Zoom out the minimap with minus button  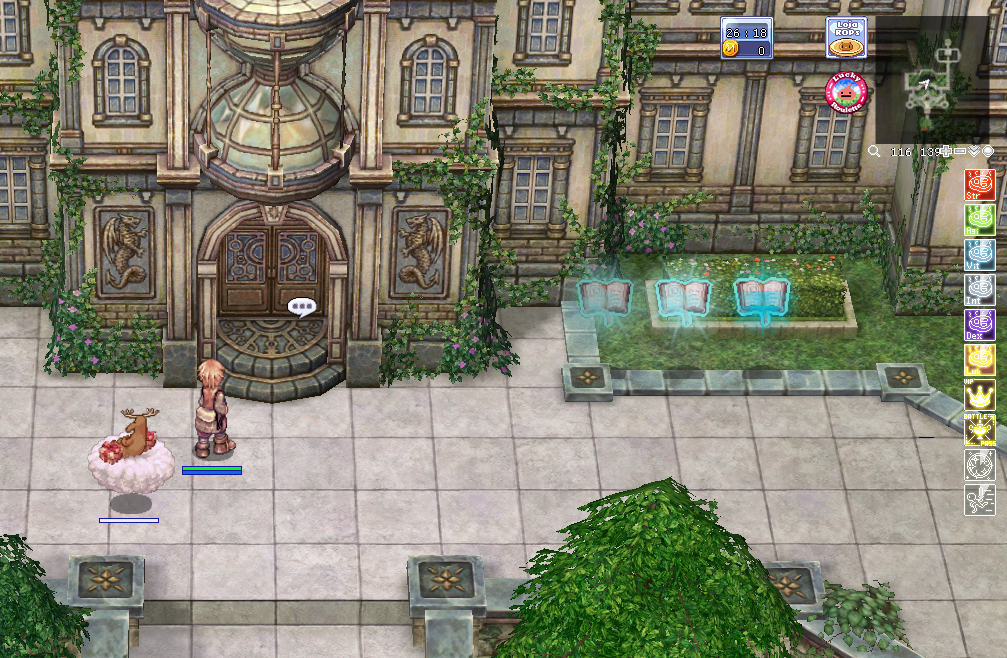[x=960, y=151]
